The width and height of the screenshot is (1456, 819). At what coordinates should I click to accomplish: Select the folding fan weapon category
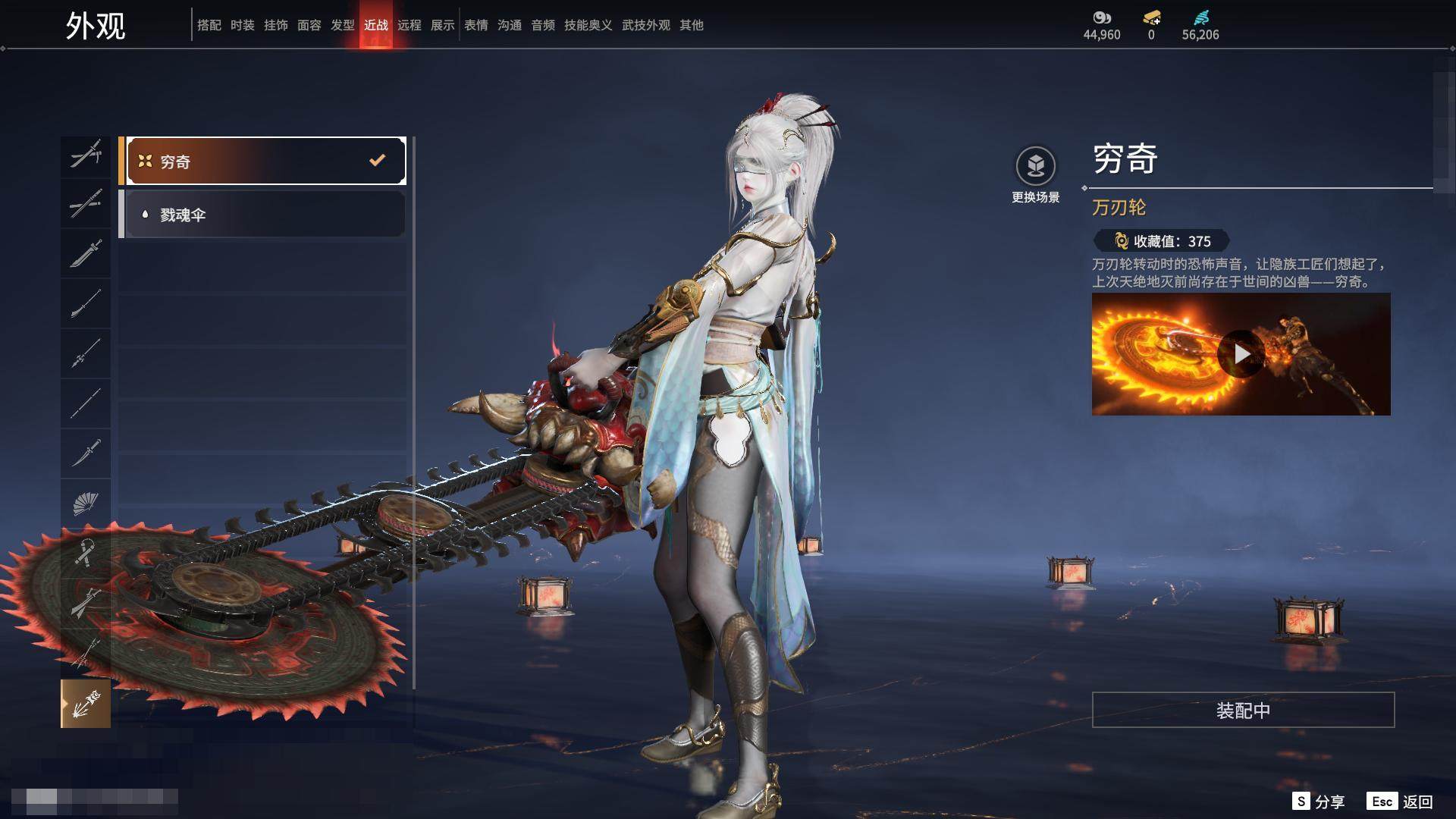click(85, 504)
